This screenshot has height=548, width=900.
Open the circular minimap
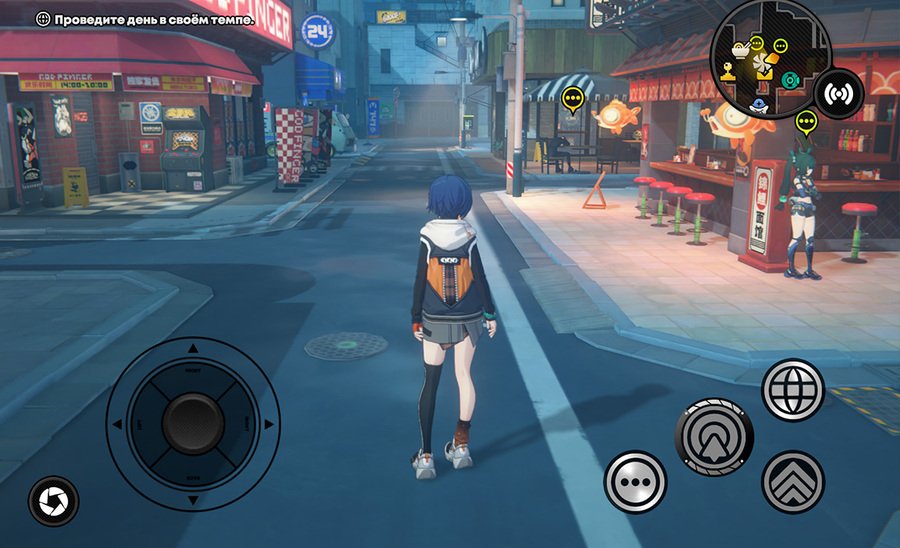(x=769, y=58)
